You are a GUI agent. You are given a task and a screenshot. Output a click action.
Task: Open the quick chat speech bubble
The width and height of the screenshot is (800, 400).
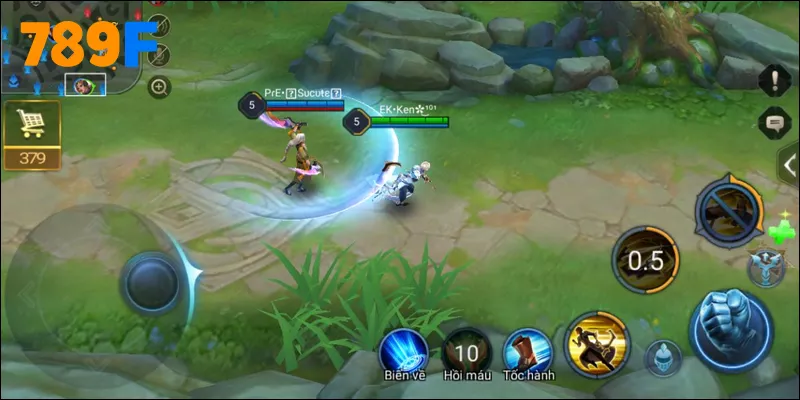coord(774,124)
